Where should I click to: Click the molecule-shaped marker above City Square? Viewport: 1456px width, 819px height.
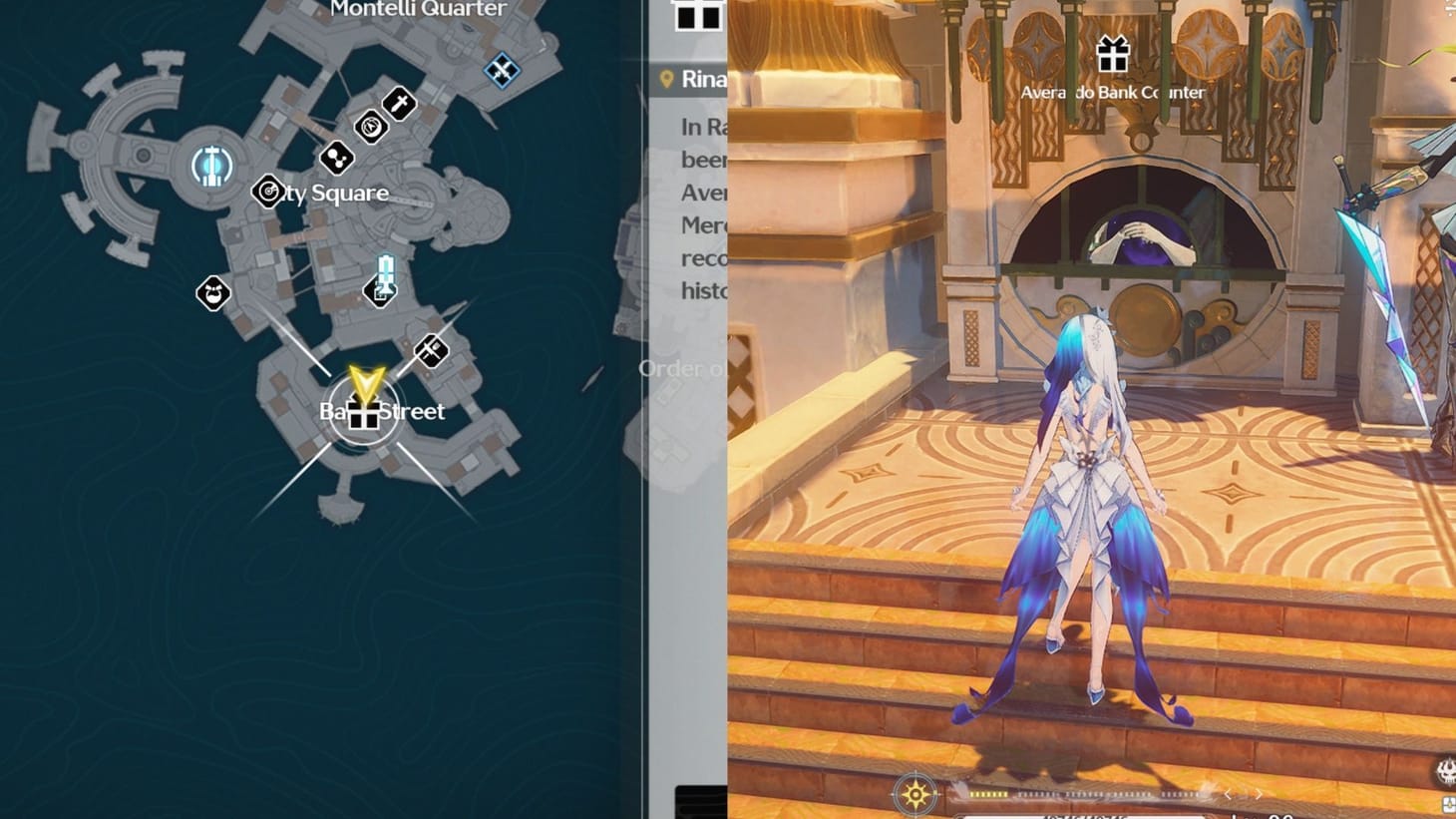pyautogui.click(x=336, y=158)
